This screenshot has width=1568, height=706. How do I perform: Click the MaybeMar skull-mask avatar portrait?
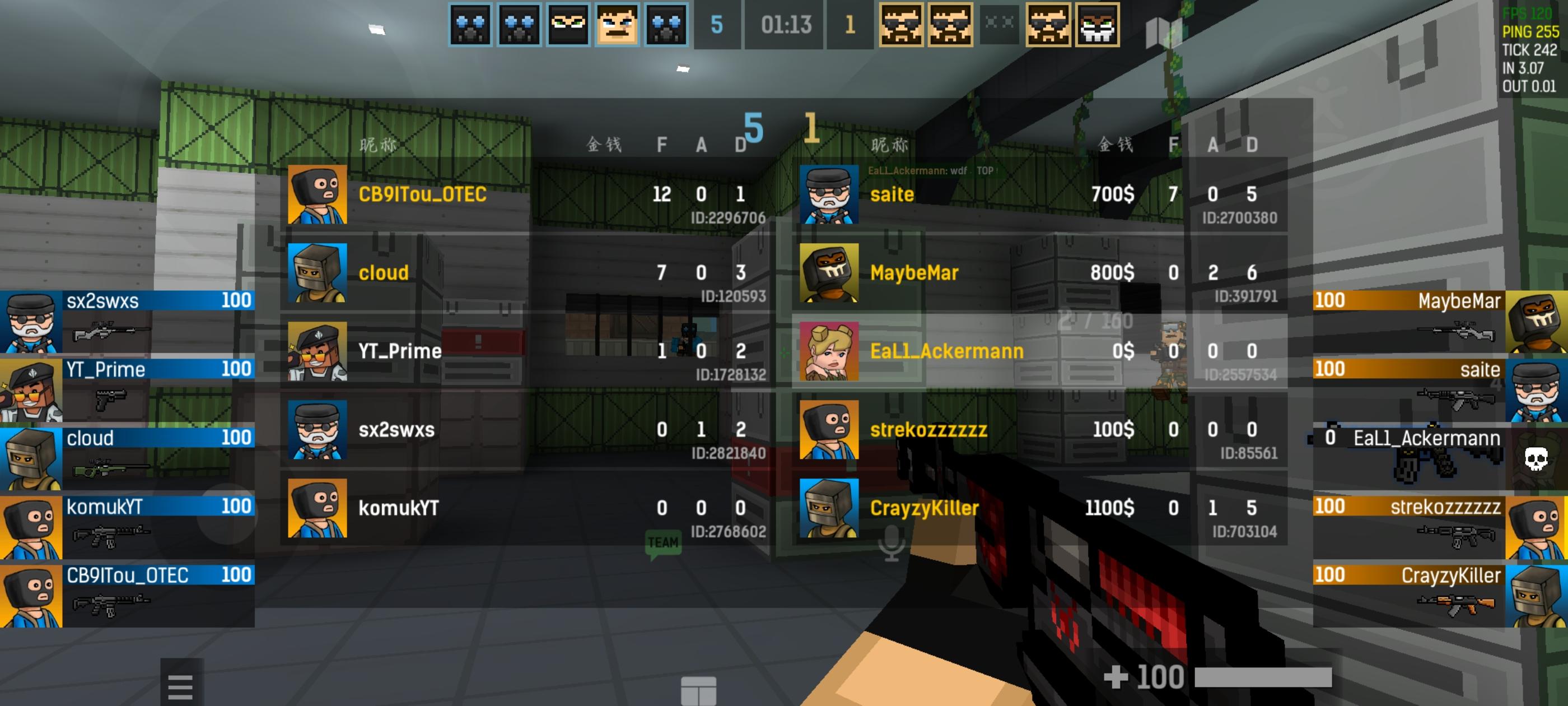(828, 272)
